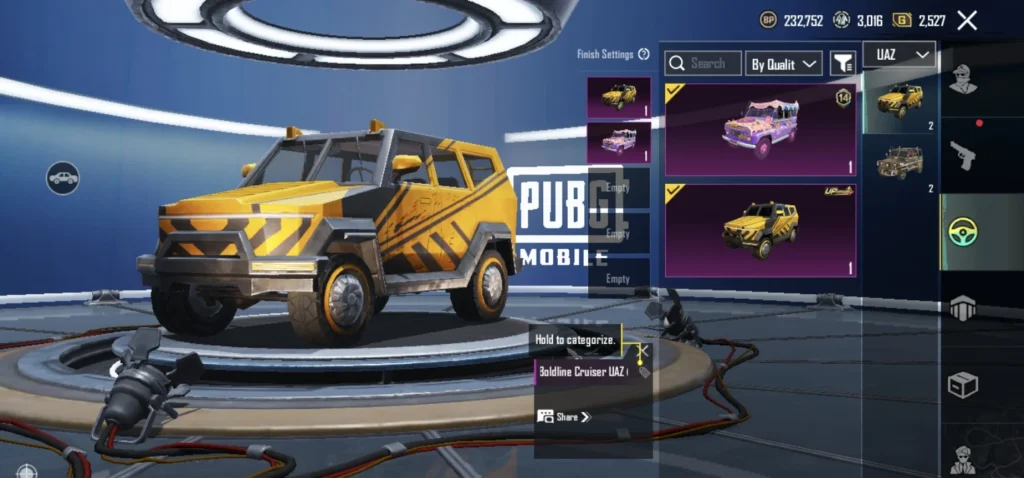Choose the yellow UAZ finish slot thumbnail
1024x478 pixels.
tap(618, 98)
